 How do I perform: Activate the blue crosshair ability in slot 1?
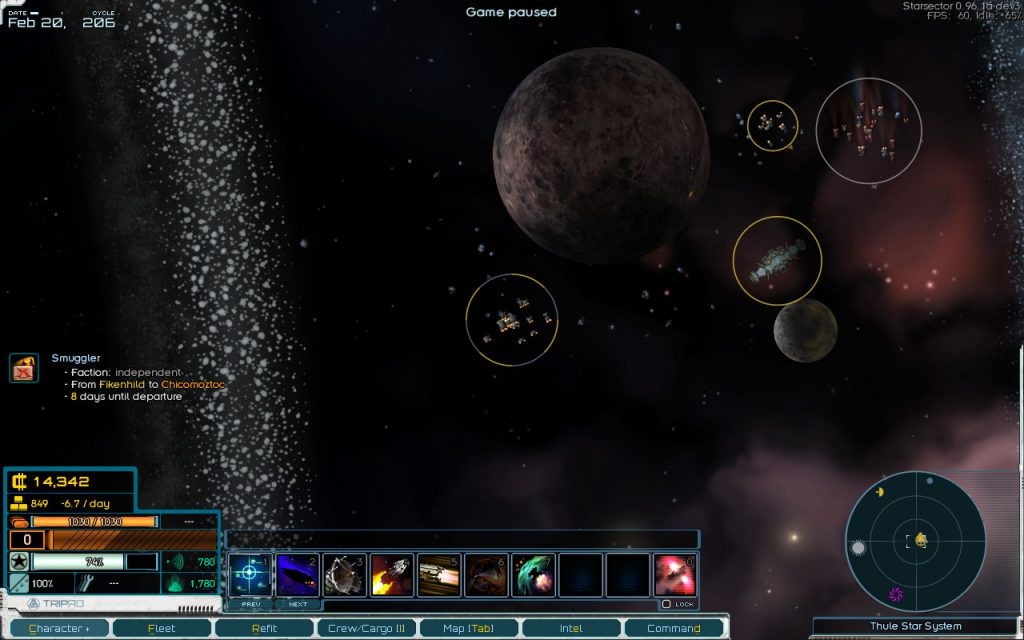click(x=249, y=574)
